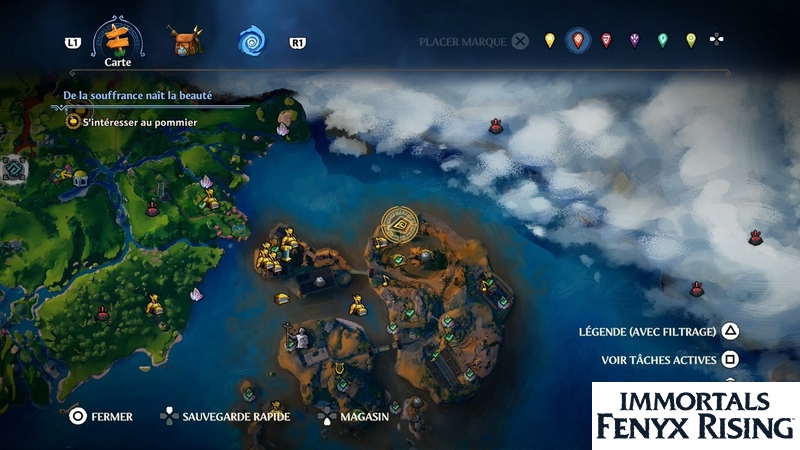The width and height of the screenshot is (800, 450).
Task: Switch to the blue swirl tab
Action: pyautogui.click(x=251, y=42)
